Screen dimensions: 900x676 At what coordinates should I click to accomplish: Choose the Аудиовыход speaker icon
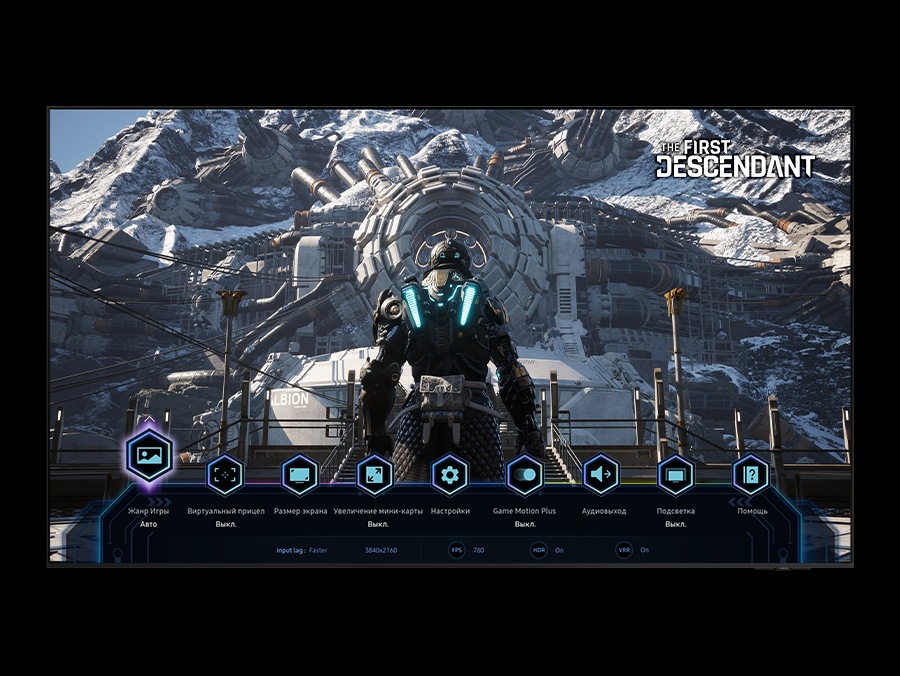[601, 474]
